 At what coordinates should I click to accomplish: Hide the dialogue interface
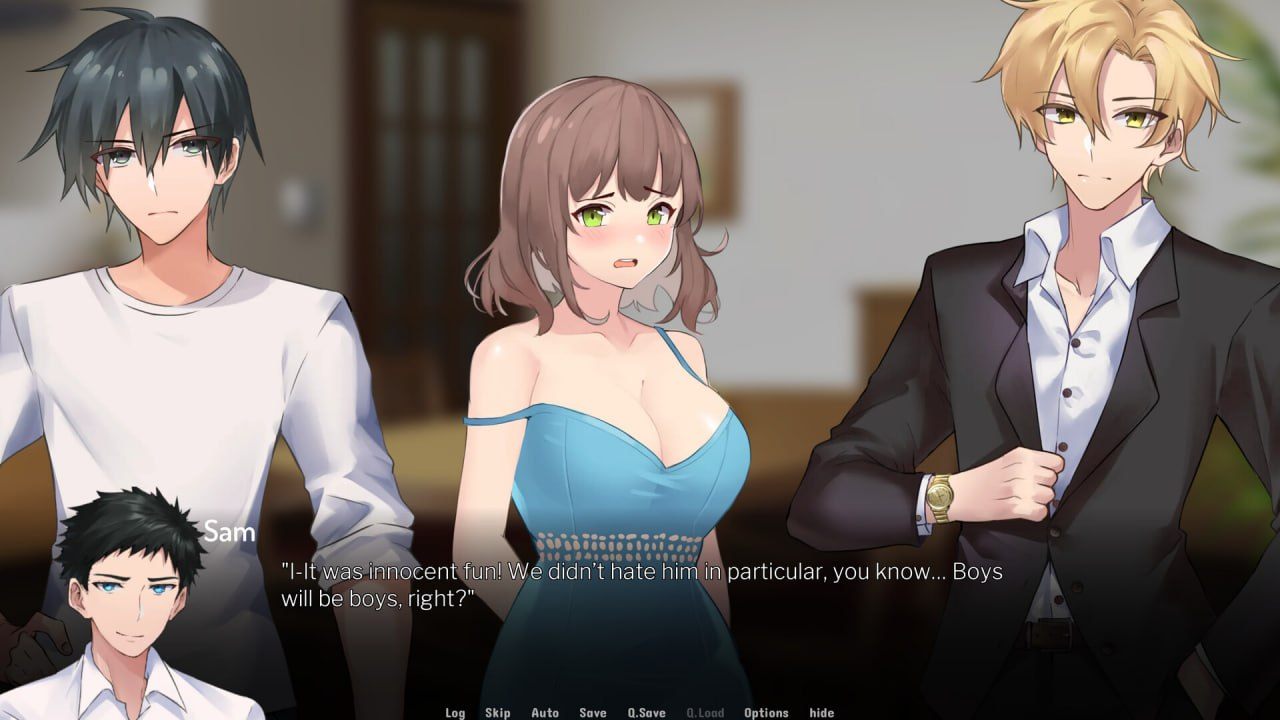822,713
